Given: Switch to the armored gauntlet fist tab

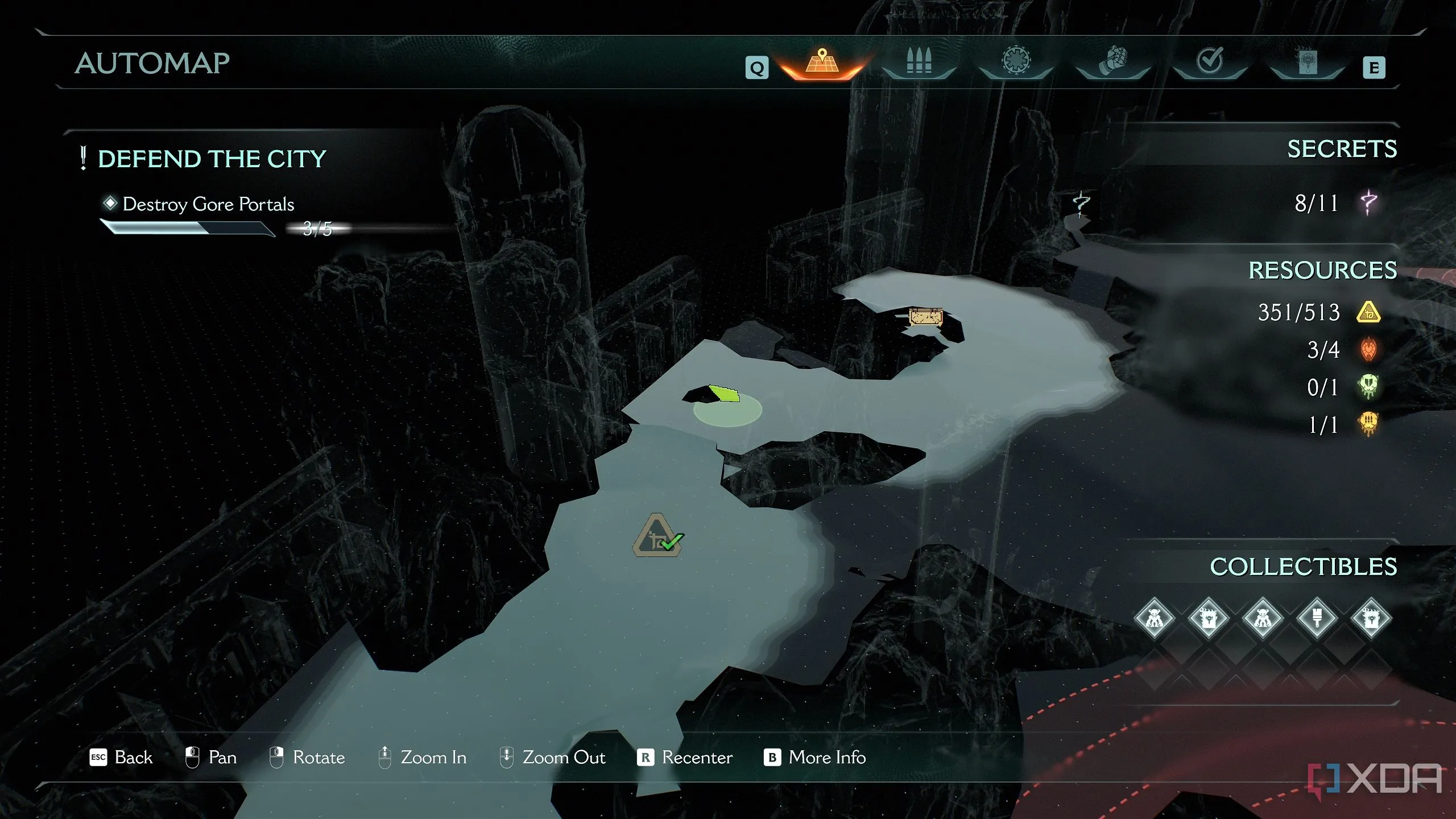Looking at the screenshot, I should (x=1113, y=61).
